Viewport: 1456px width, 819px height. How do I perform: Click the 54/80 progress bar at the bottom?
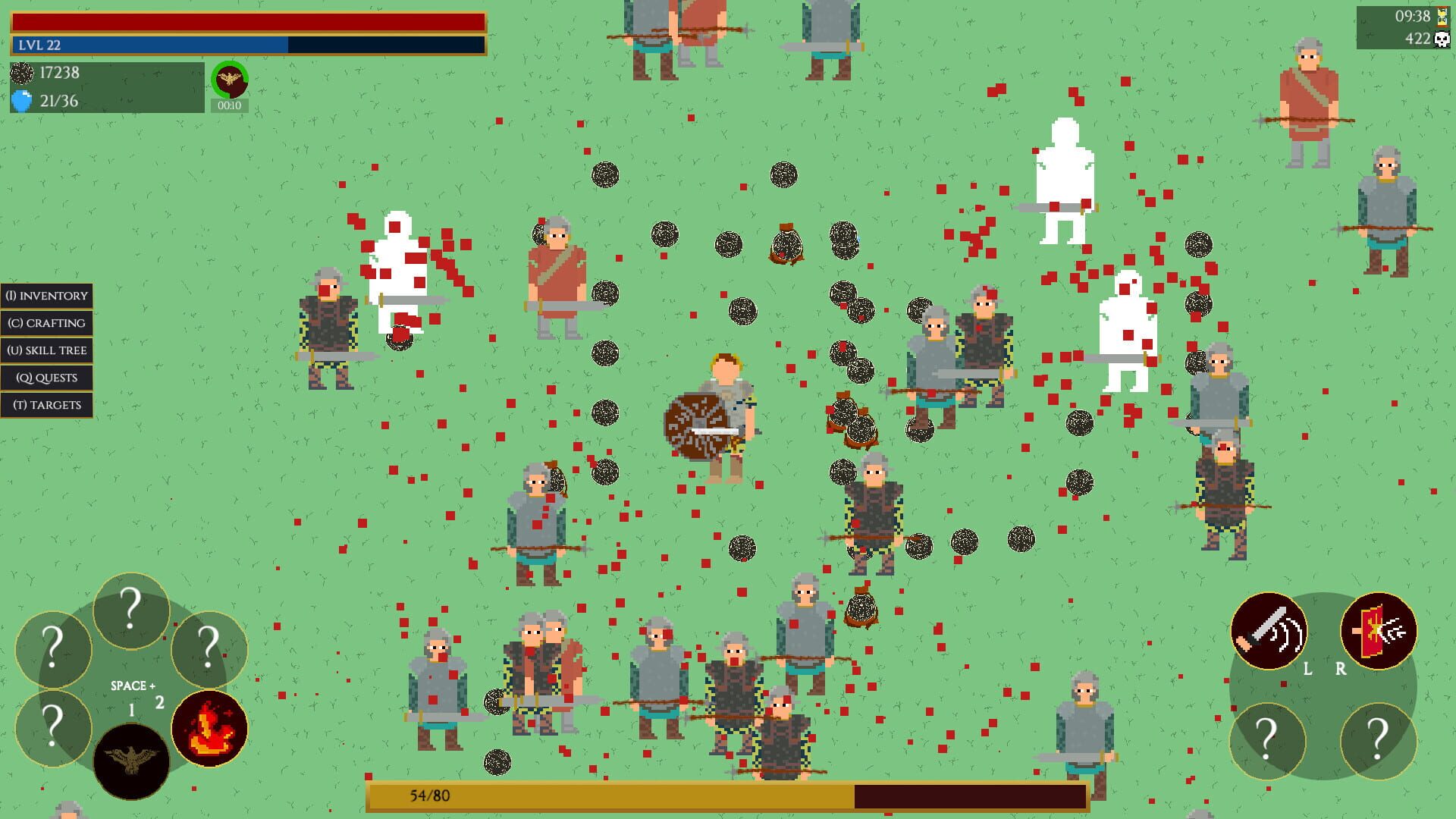pos(728,797)
